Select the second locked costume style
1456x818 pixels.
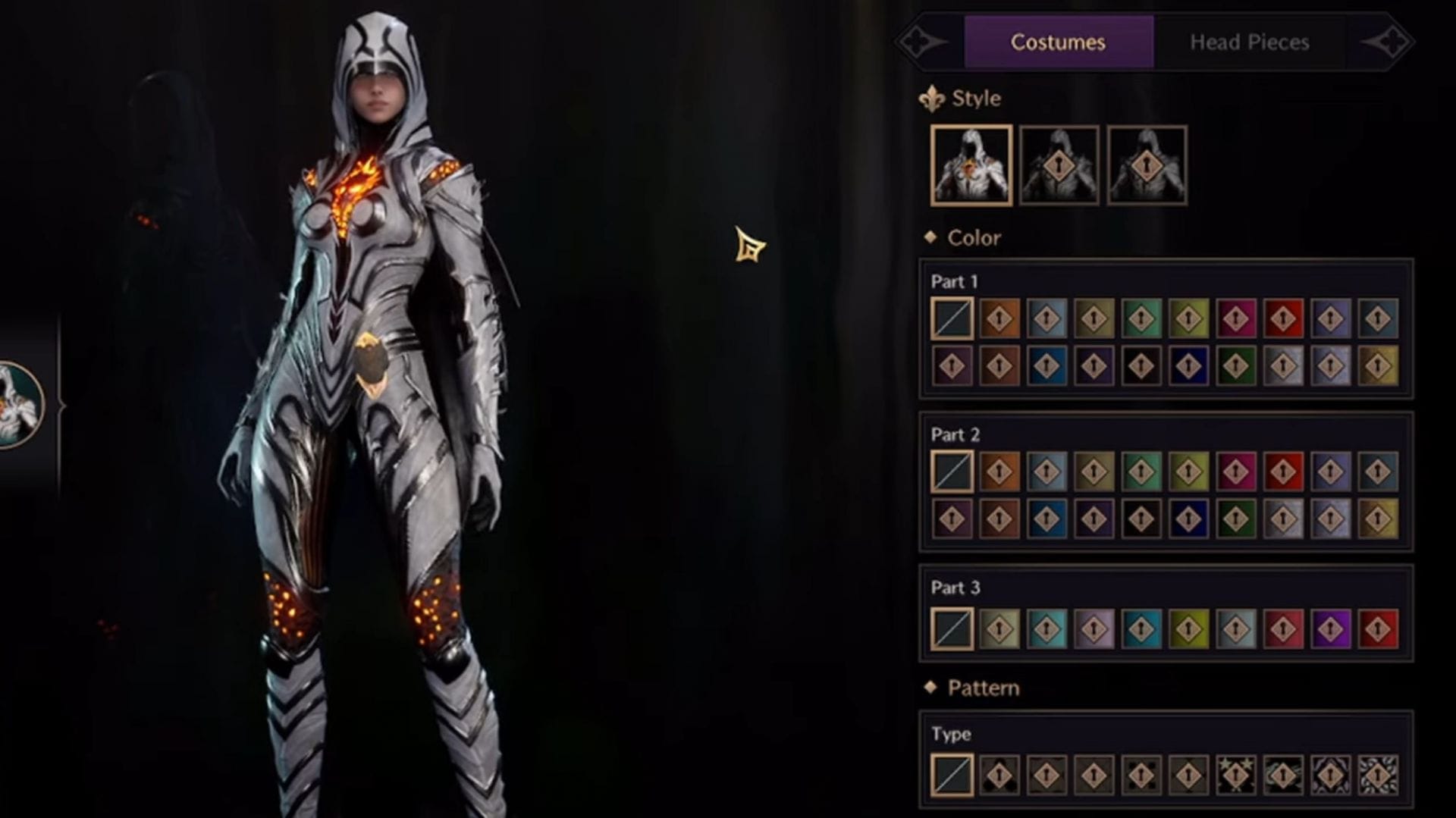(1059, 164)
